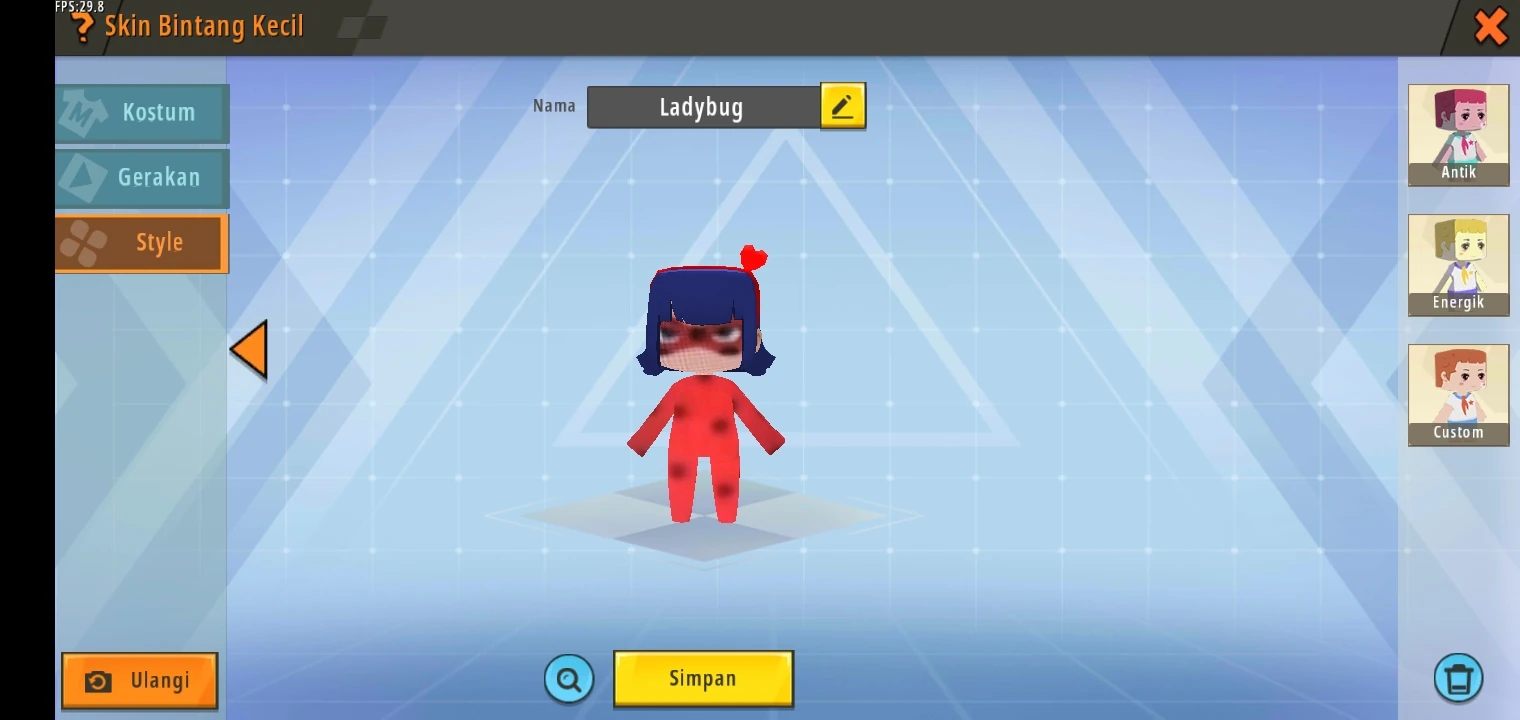The image size is (1520, 720).
Task: Select the magnifier zoom icon below the character
Action: coord(568,678)
